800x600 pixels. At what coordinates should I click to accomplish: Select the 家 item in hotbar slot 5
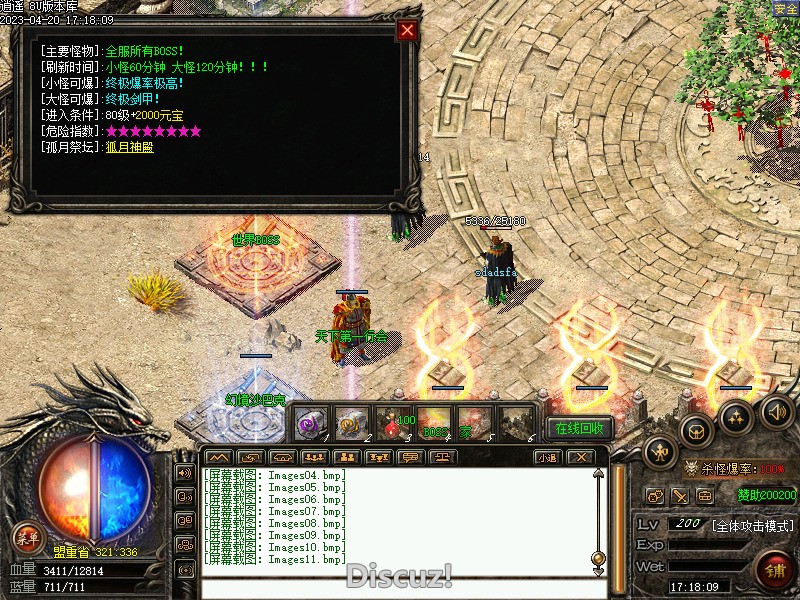[475, 423]
